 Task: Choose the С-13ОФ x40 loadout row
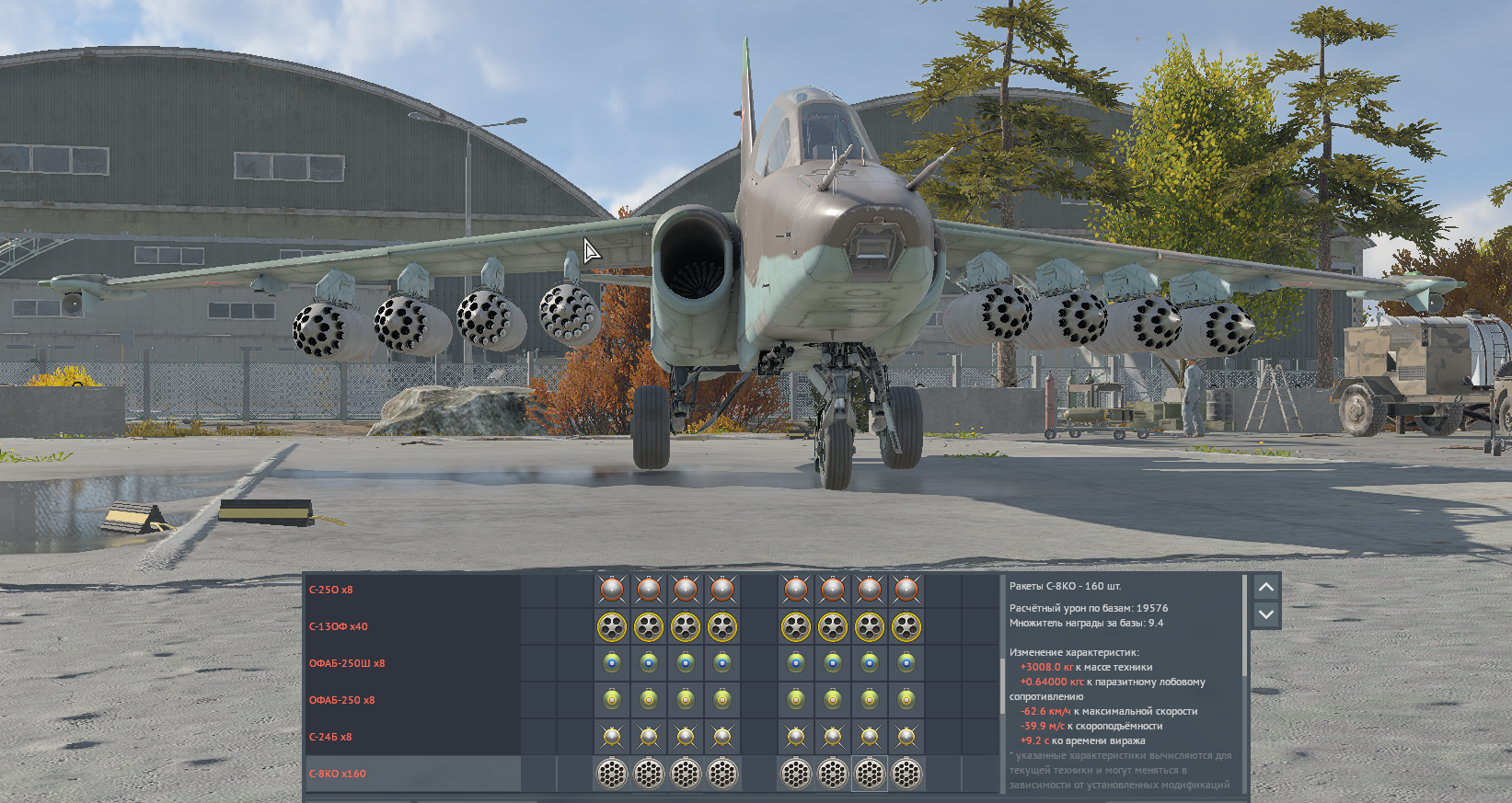(339, 626)
